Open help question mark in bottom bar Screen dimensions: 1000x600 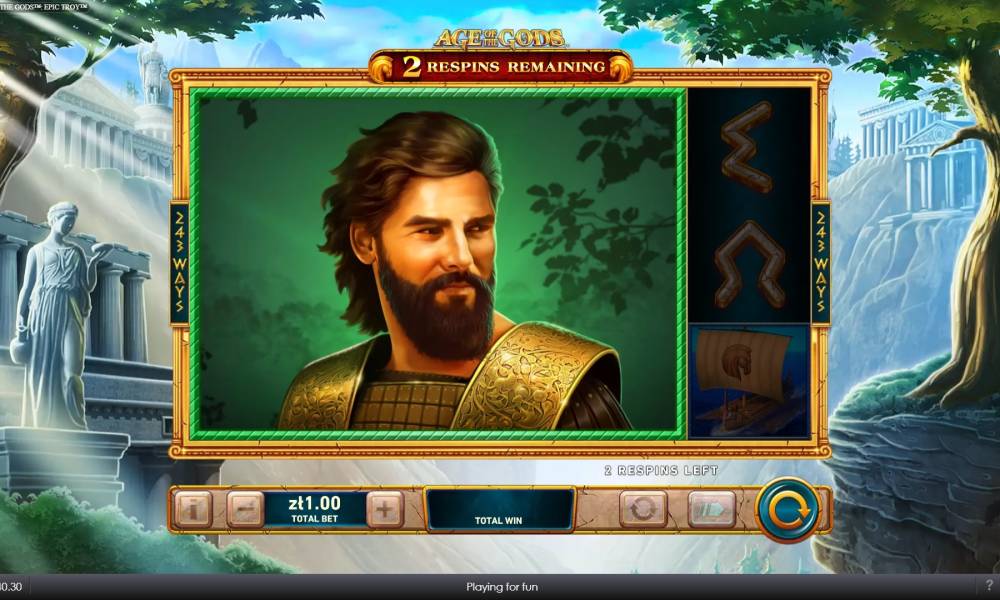point(989,586)
